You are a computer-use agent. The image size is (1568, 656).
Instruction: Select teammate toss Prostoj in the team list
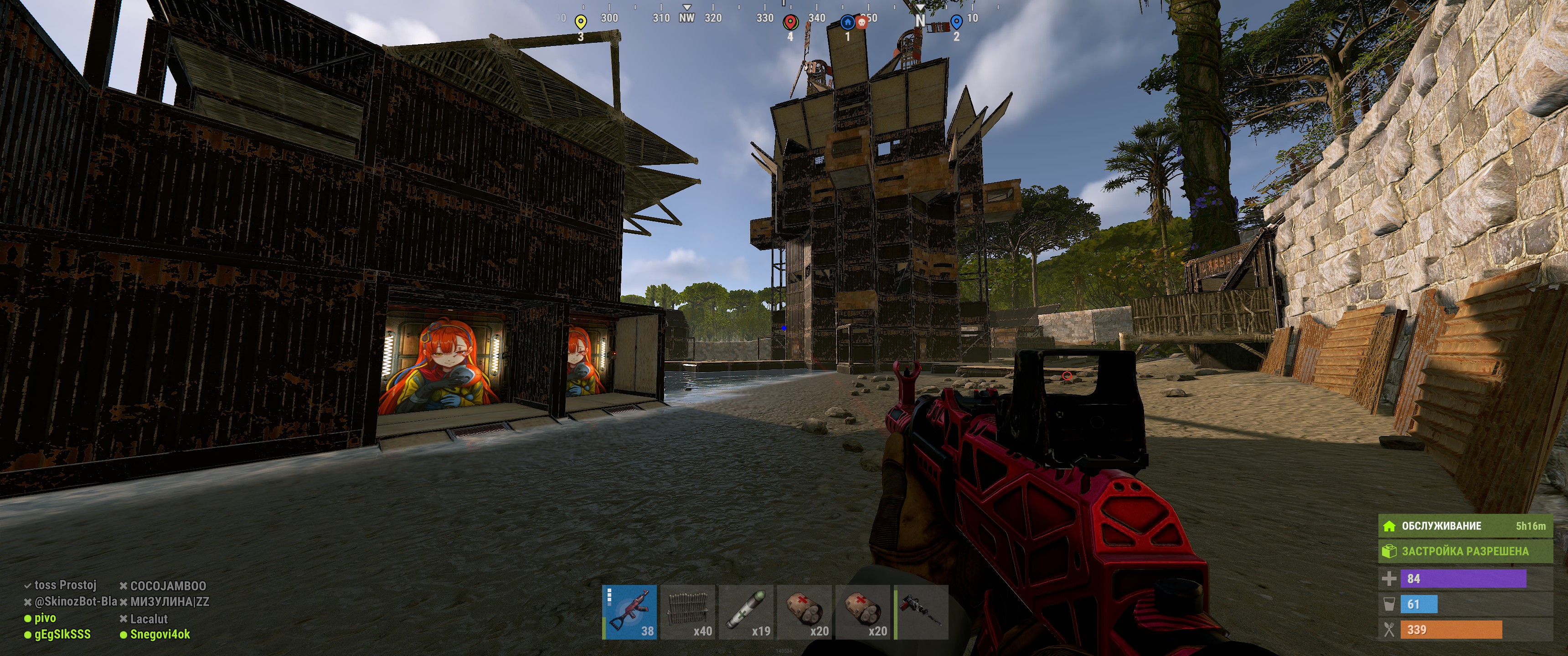(x=65, y=585)
